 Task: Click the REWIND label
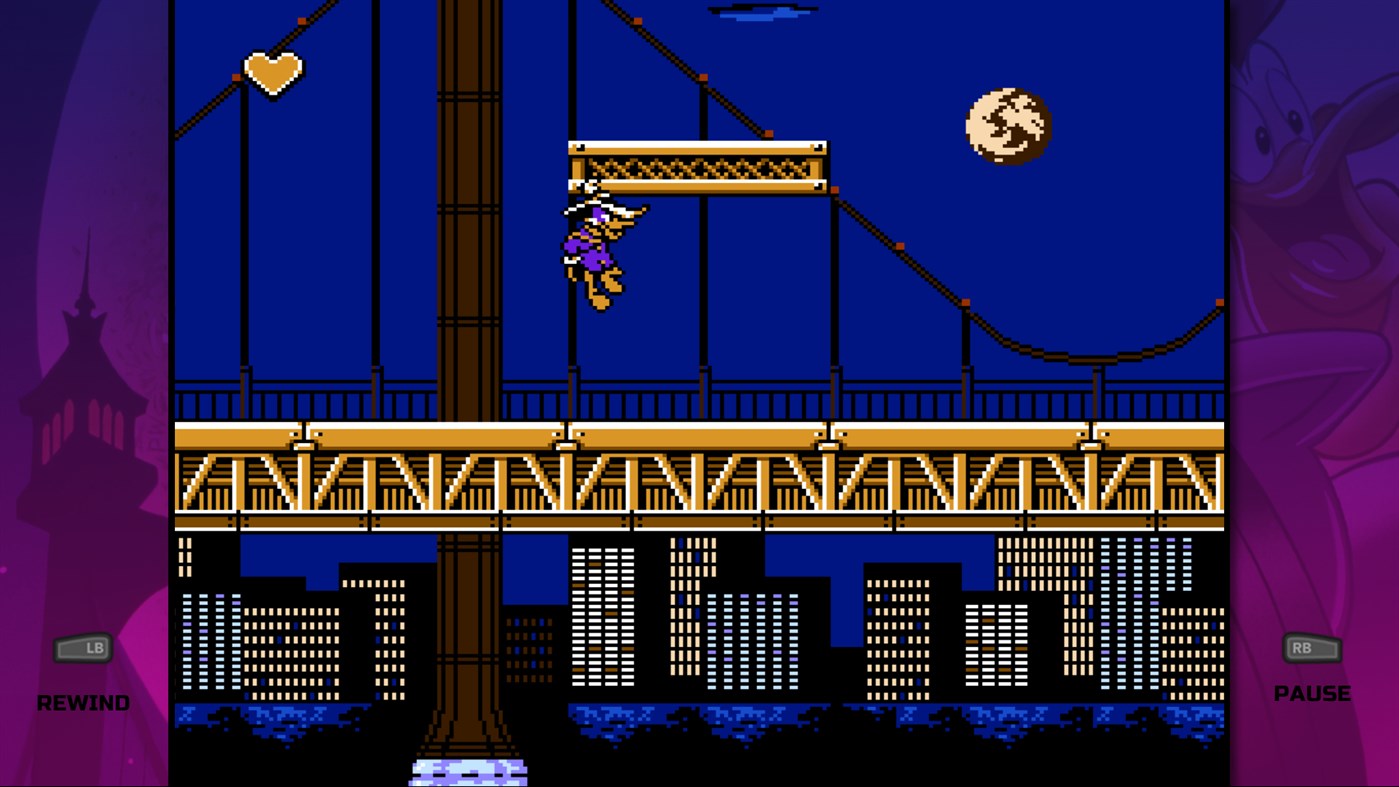(83, 702)
